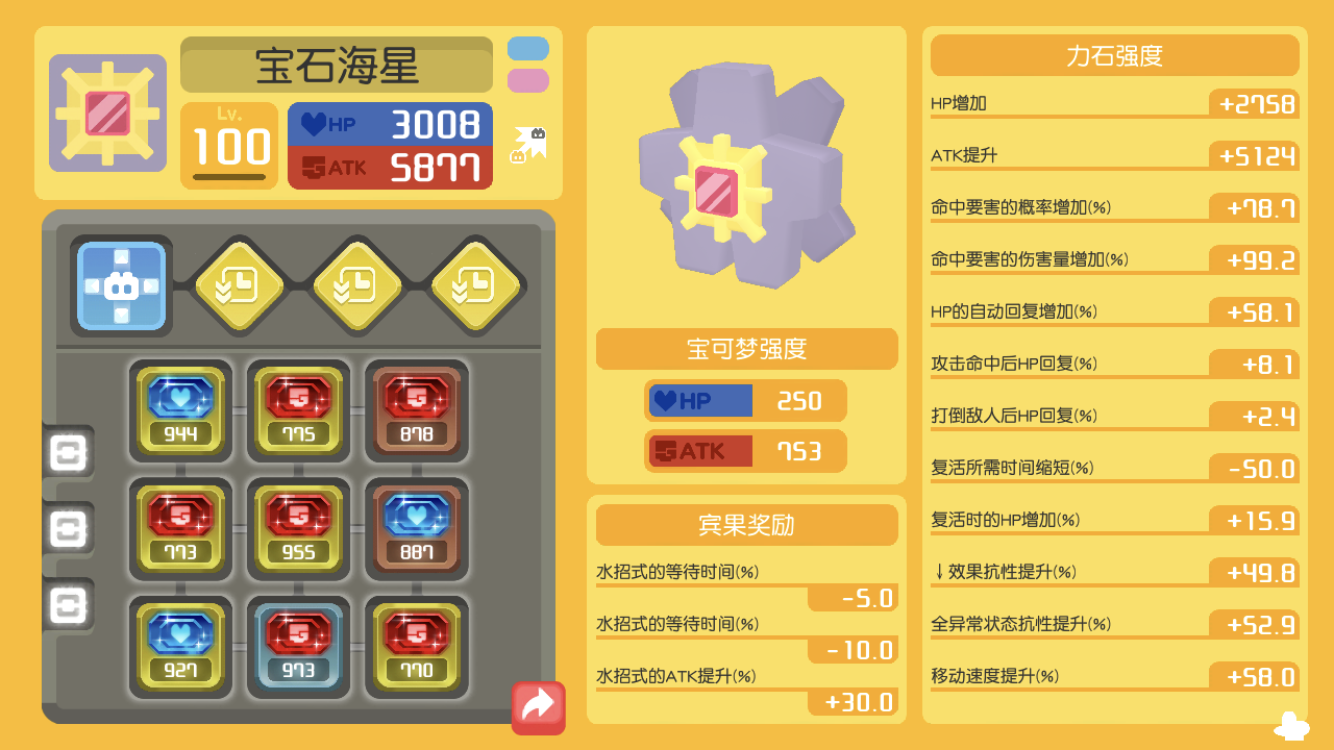This screenshot has height=750, width=1334.
Task: Click the bottom row-swap button left of the grid
Action: point(68,603)
